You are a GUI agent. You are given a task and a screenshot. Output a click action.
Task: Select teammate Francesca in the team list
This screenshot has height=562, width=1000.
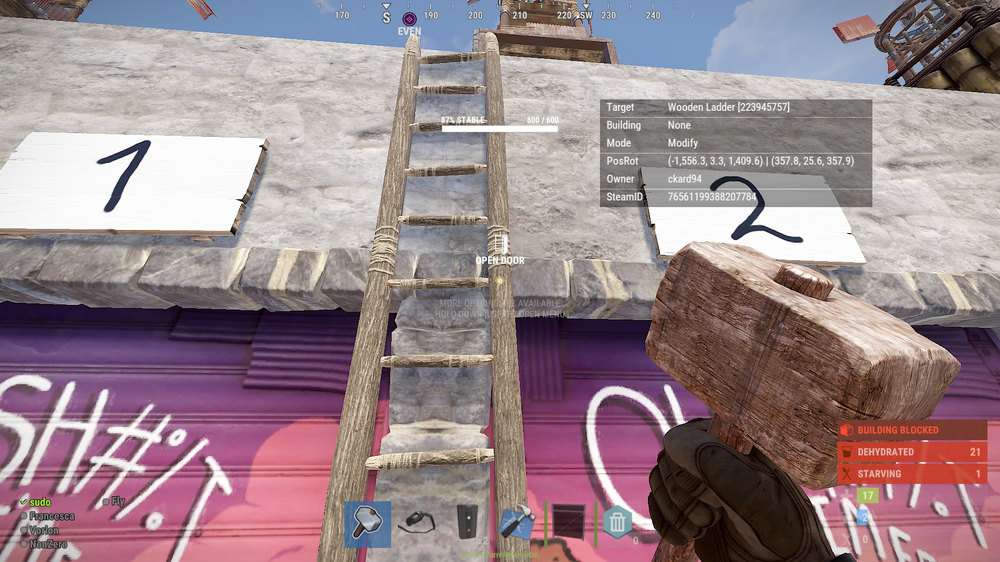tap(50, 516)
